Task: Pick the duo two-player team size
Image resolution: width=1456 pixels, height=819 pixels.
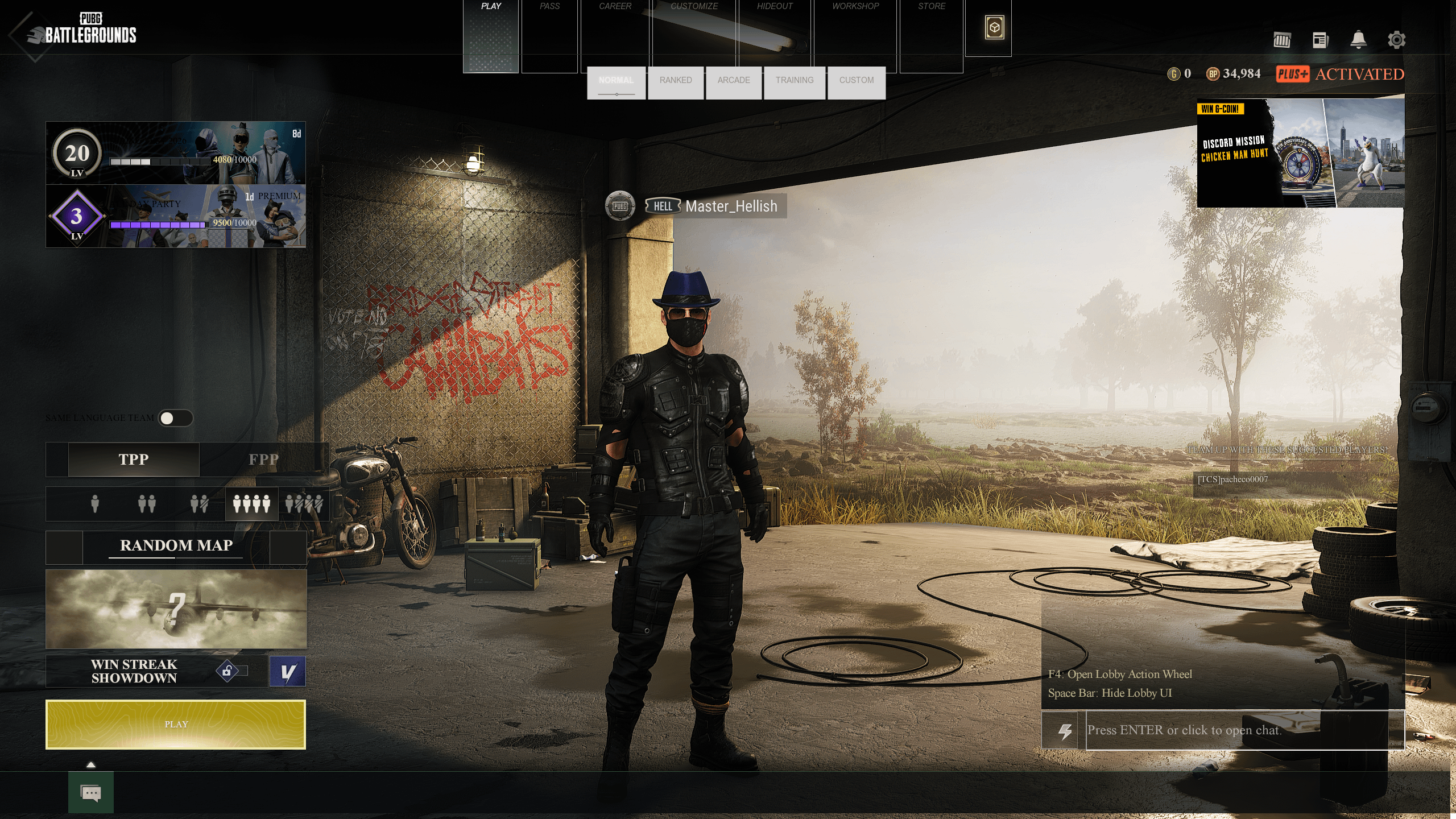Action: (x=147, y=504)
